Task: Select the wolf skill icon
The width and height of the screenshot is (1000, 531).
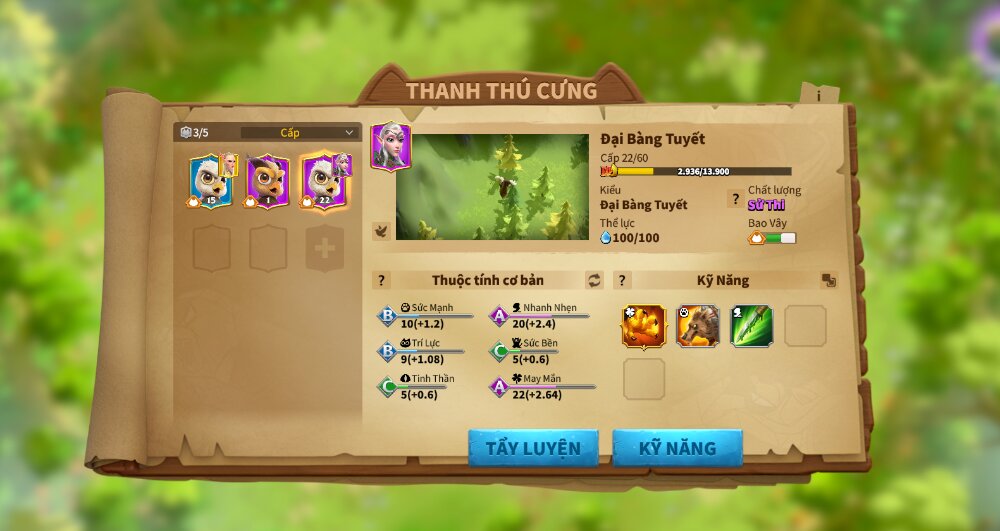Action: click(697, 326)
